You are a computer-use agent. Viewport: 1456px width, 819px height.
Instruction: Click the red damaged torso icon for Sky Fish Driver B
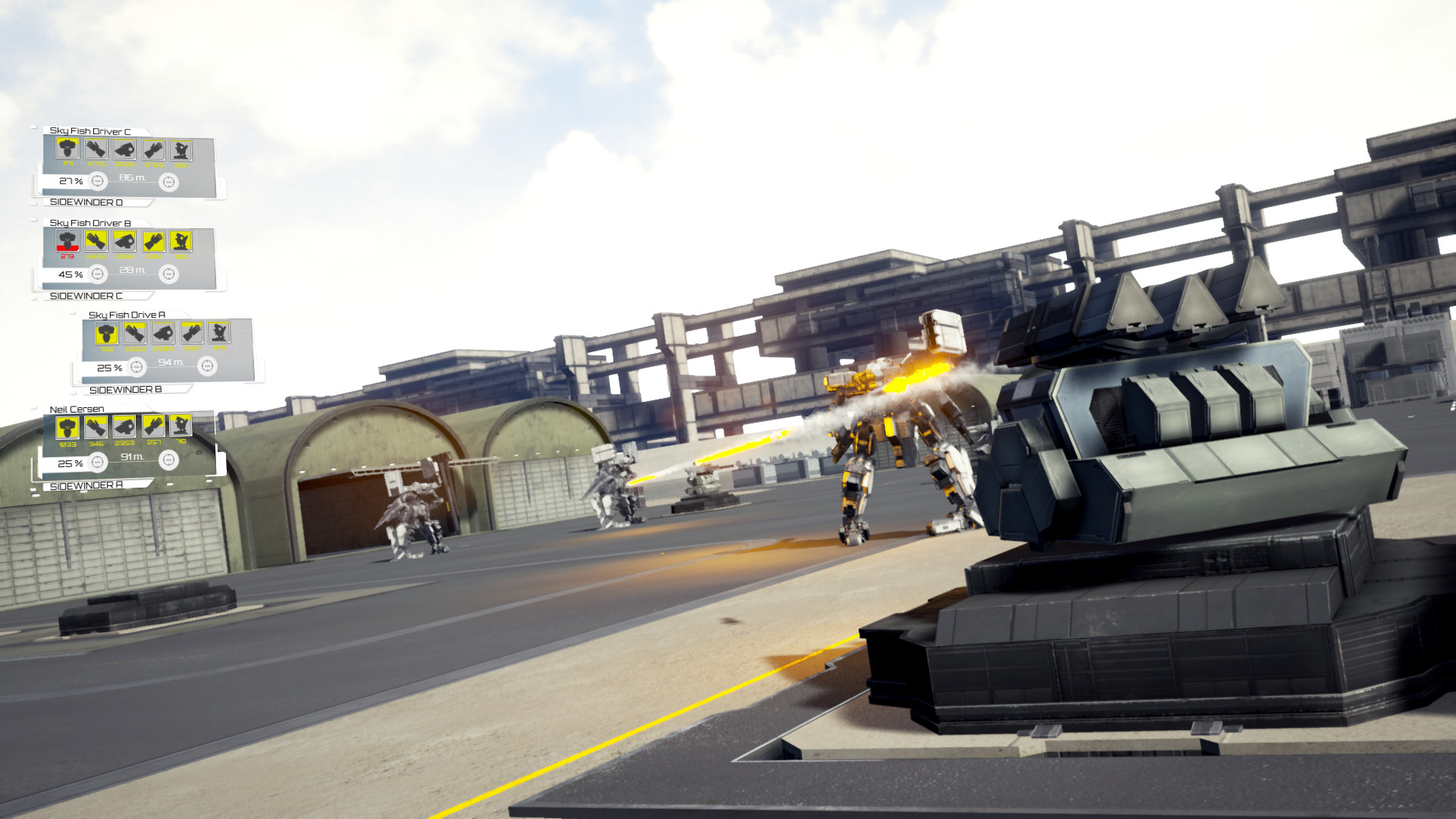(x=66, y=241)
